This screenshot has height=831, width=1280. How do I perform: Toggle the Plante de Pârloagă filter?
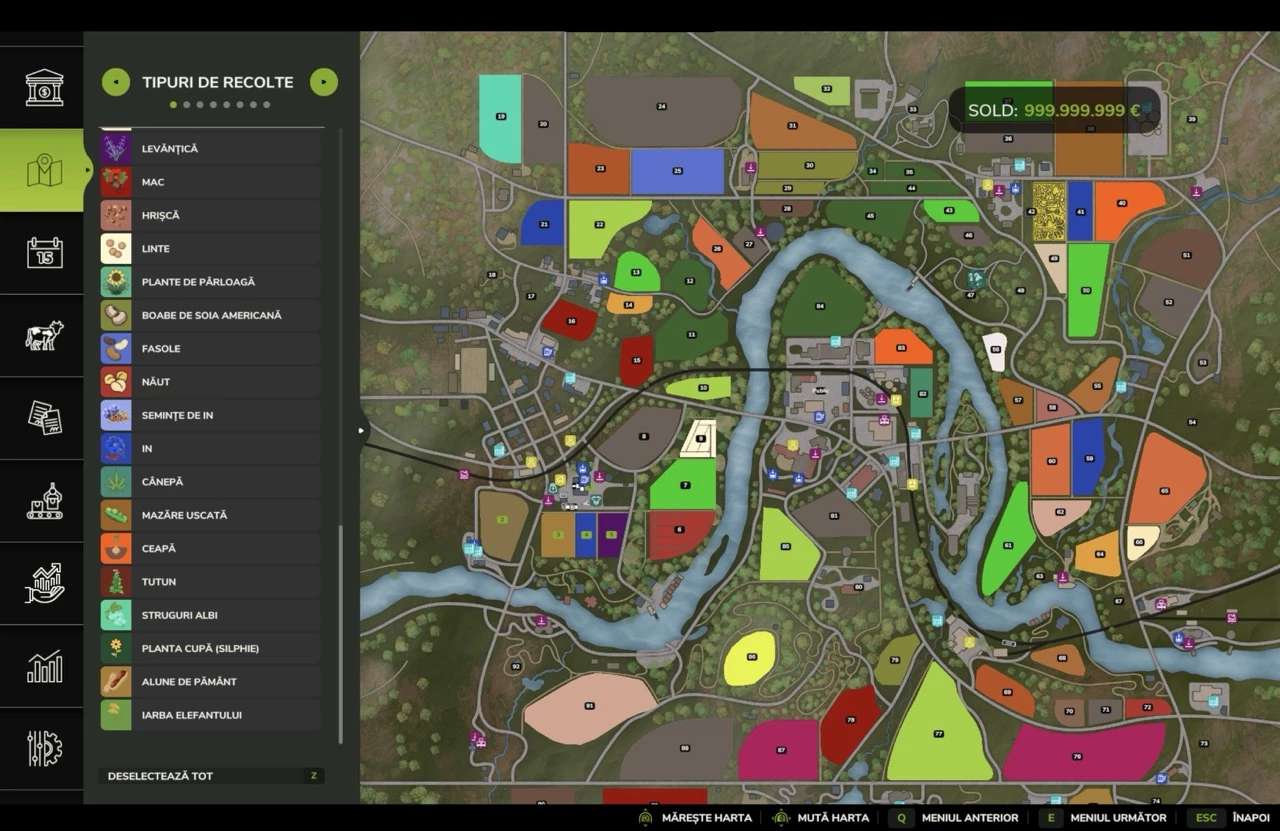211,282
